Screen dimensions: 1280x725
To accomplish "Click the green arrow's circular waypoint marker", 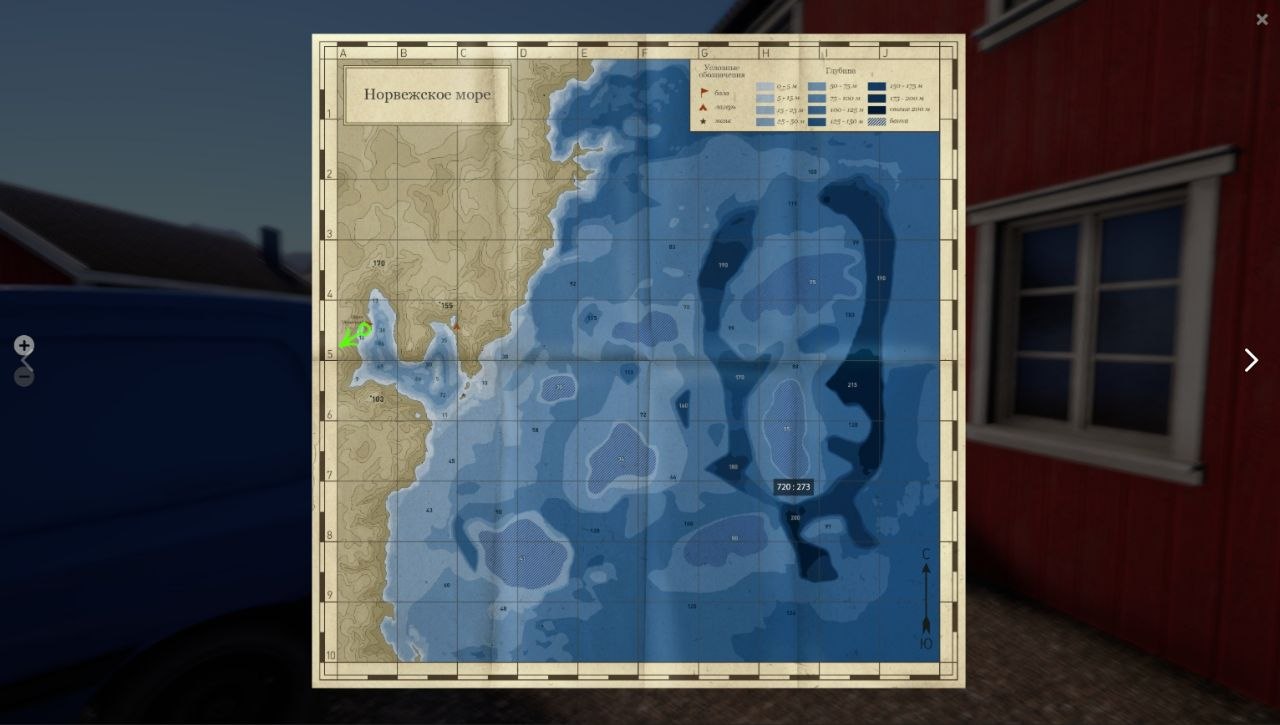I will coord(365,329).
